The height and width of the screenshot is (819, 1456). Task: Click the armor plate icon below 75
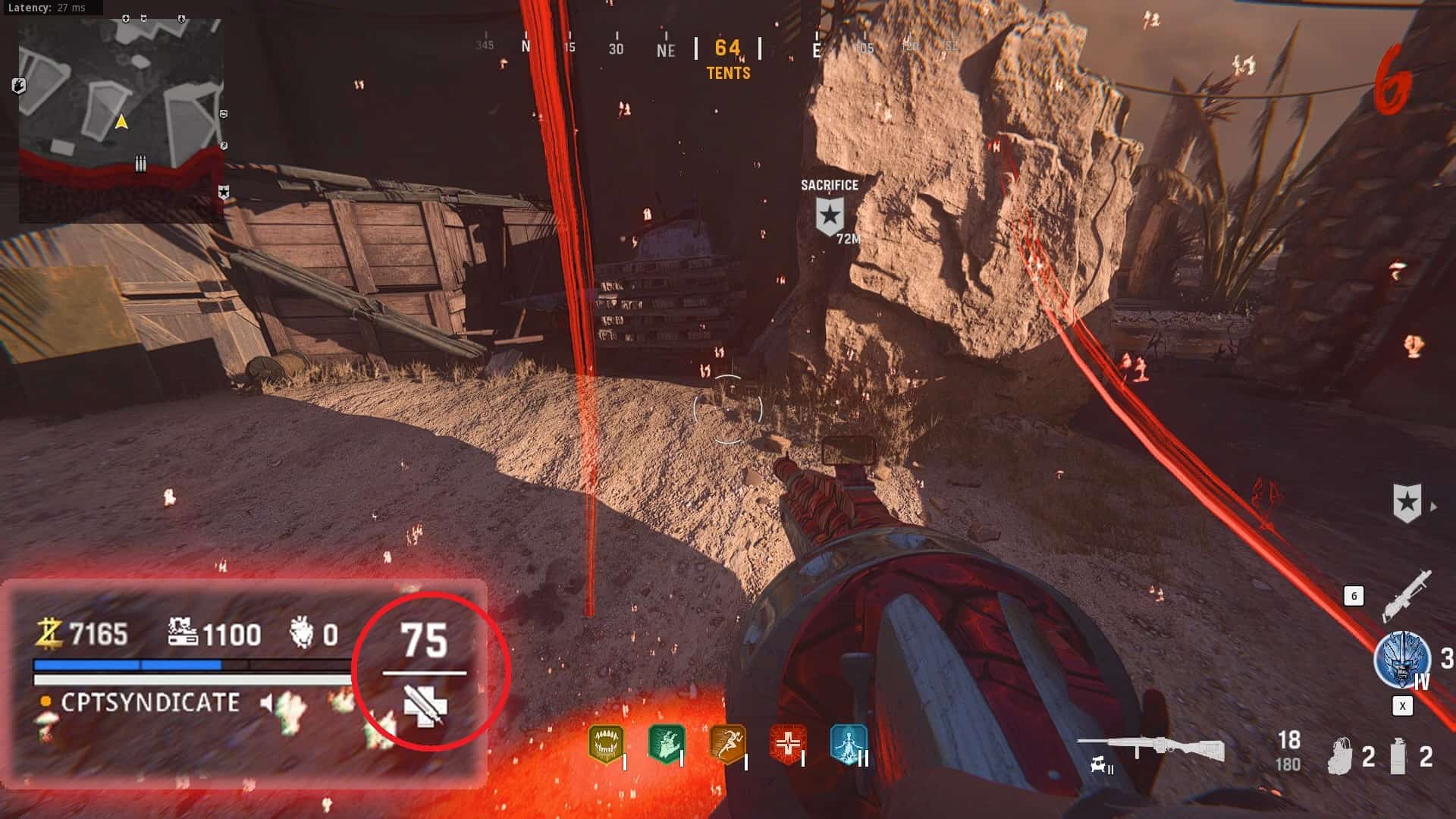pyautogui.click(x=425, y=704)
